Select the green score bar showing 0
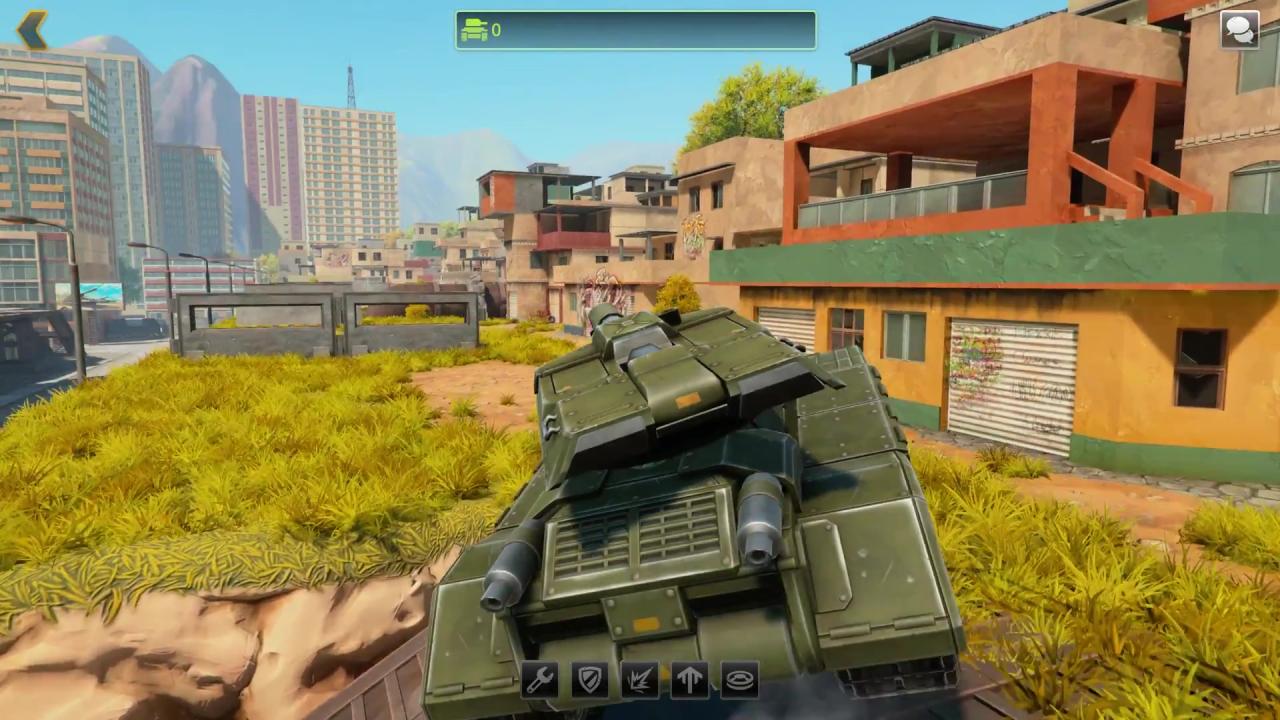Viewport: 1280px width, 720px height. (635, 30)
